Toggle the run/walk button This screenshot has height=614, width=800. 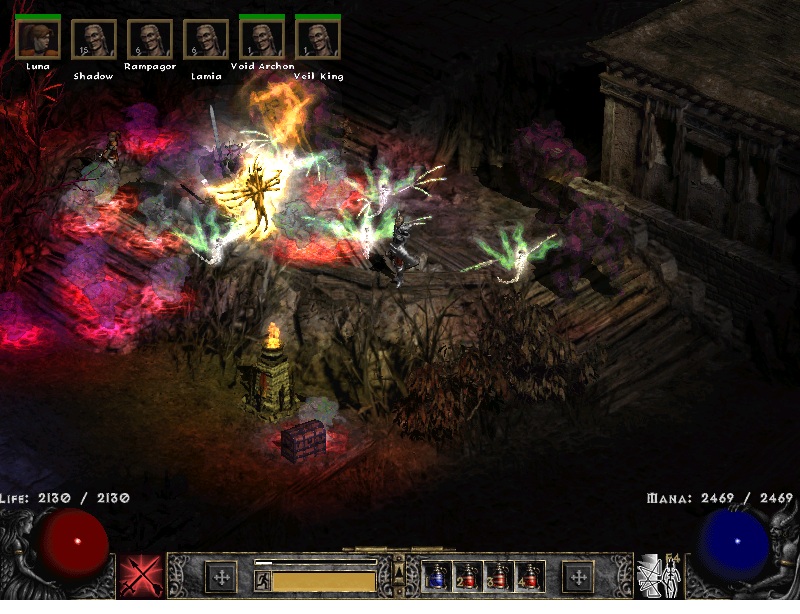pyautogui.click(x=262, y=580)
